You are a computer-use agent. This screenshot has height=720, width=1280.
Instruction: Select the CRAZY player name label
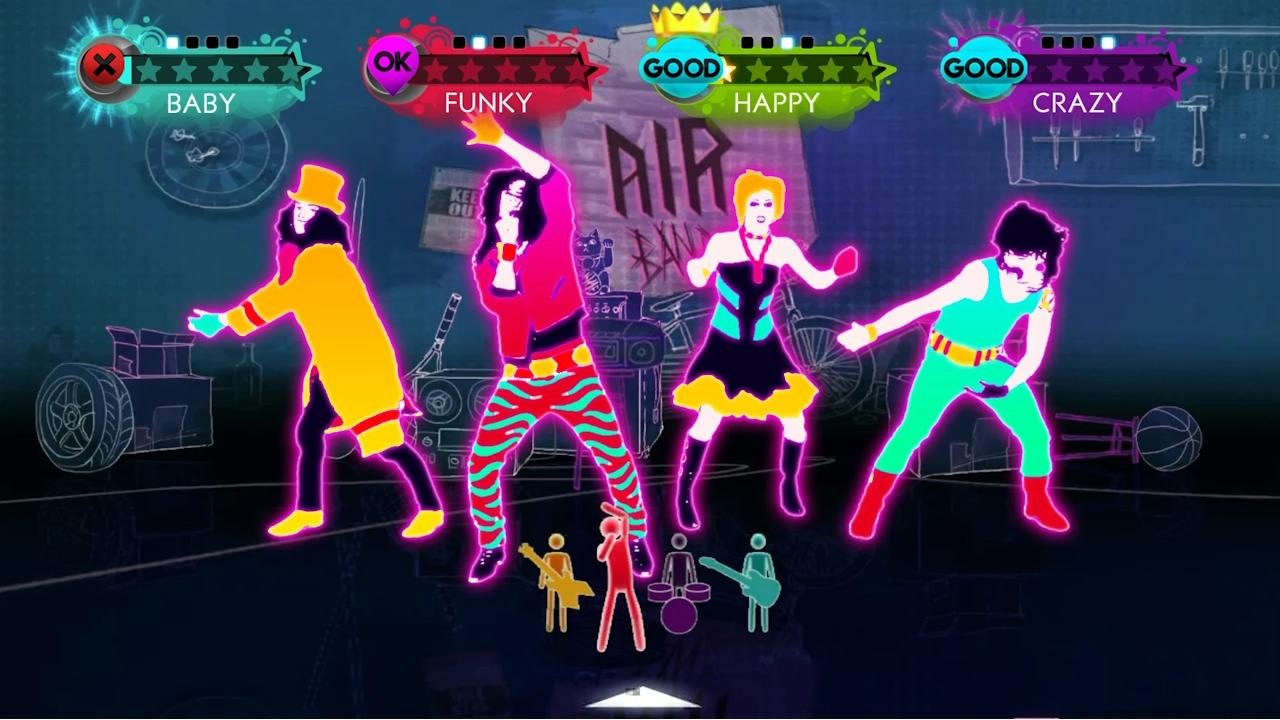click(x=1077, y=101)
